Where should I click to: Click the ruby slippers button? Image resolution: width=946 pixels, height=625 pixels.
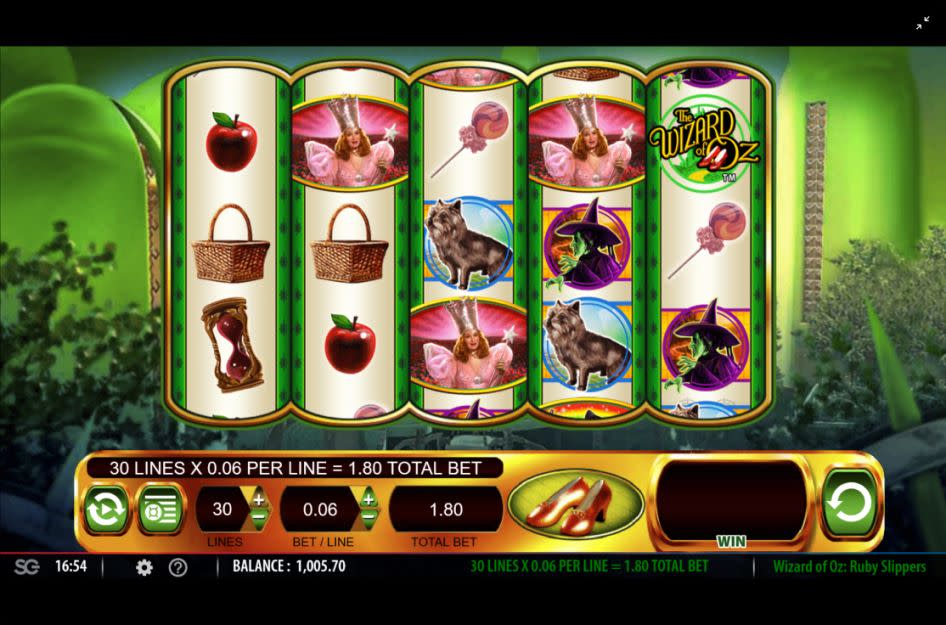tap(575, 503)
